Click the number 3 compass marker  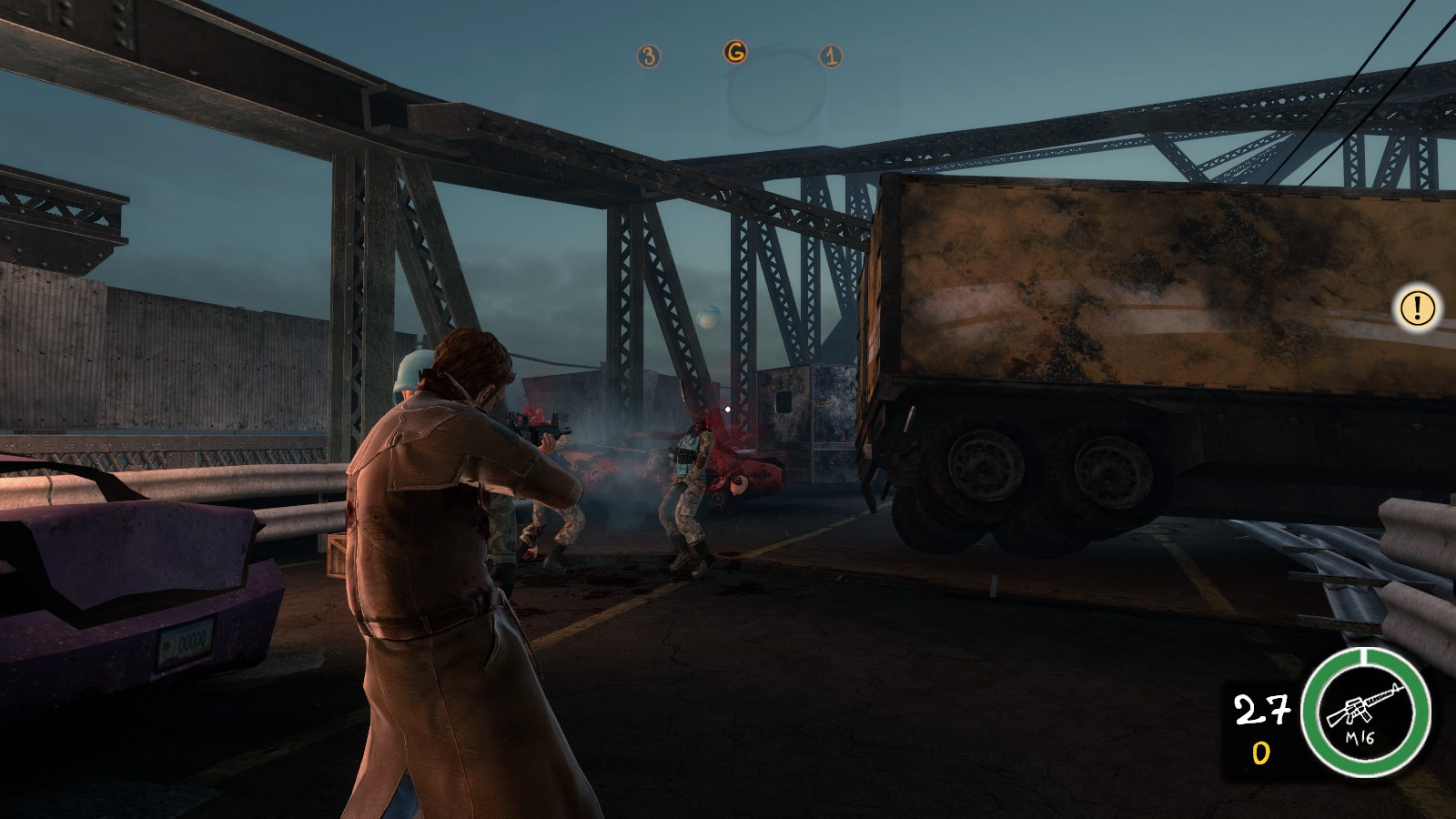(647, 56)
